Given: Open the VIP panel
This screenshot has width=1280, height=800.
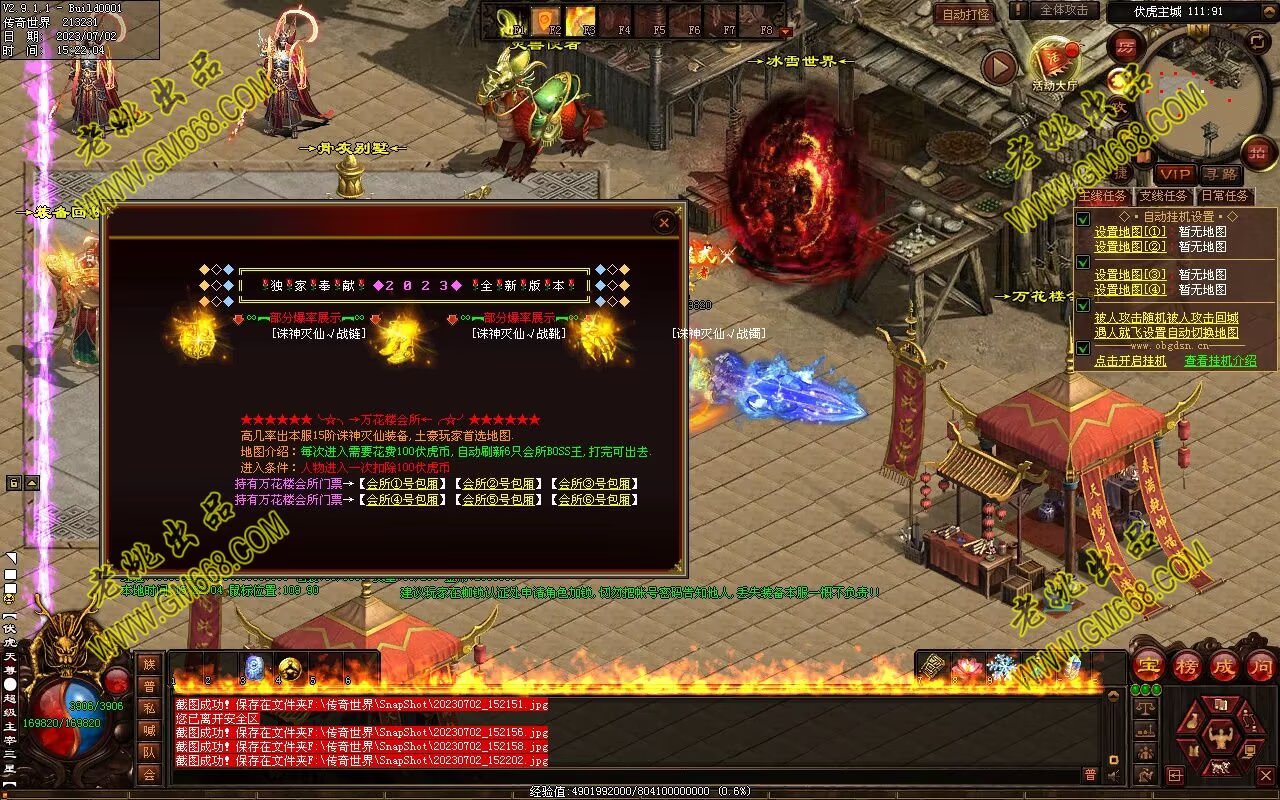Looking at the screenshot, I should click(1175, 174).
